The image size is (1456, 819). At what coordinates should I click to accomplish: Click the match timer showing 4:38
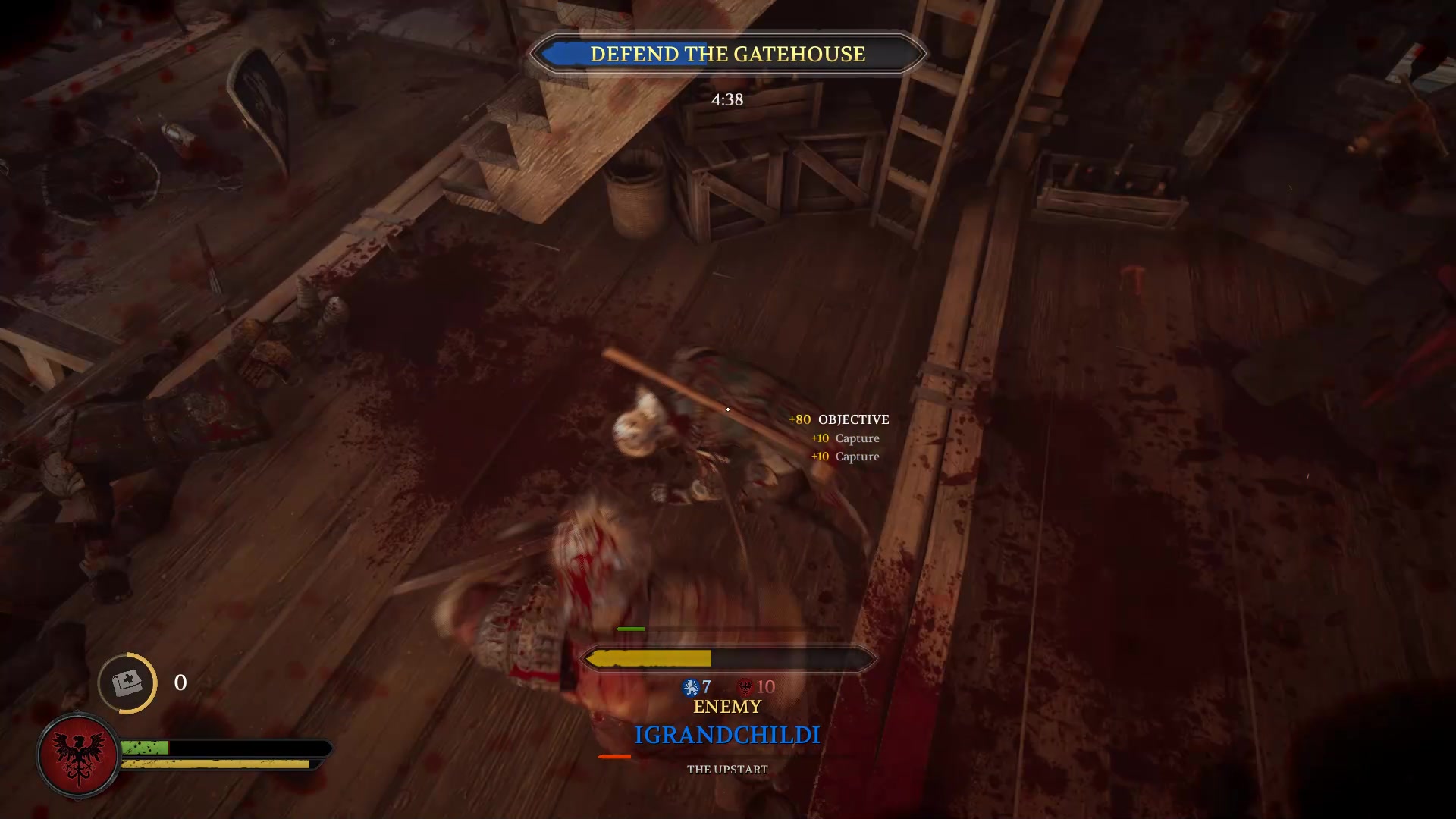coord(726,99)
